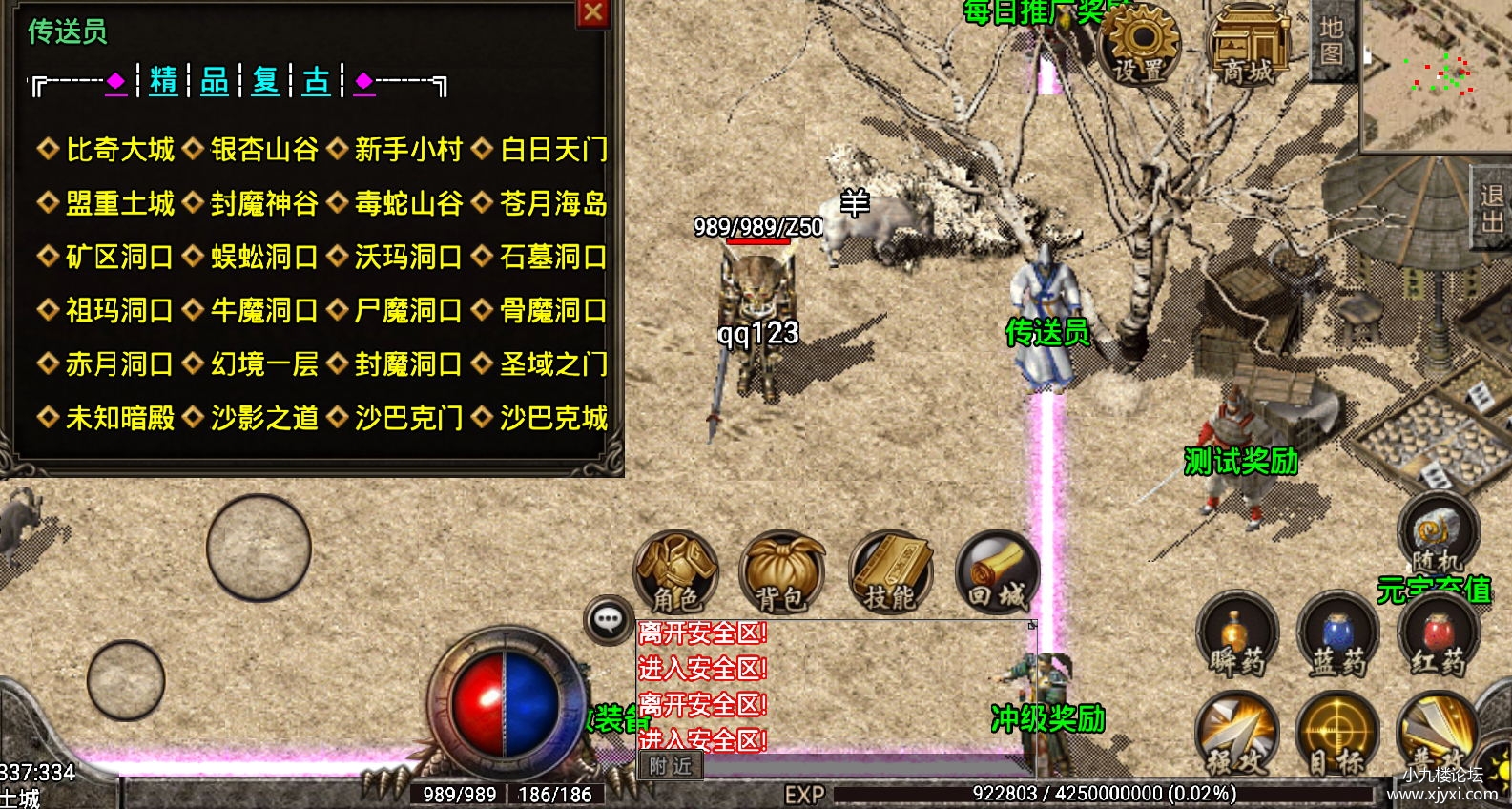
Task: Open the 商城 mall icon
Action: point(1251,43)
